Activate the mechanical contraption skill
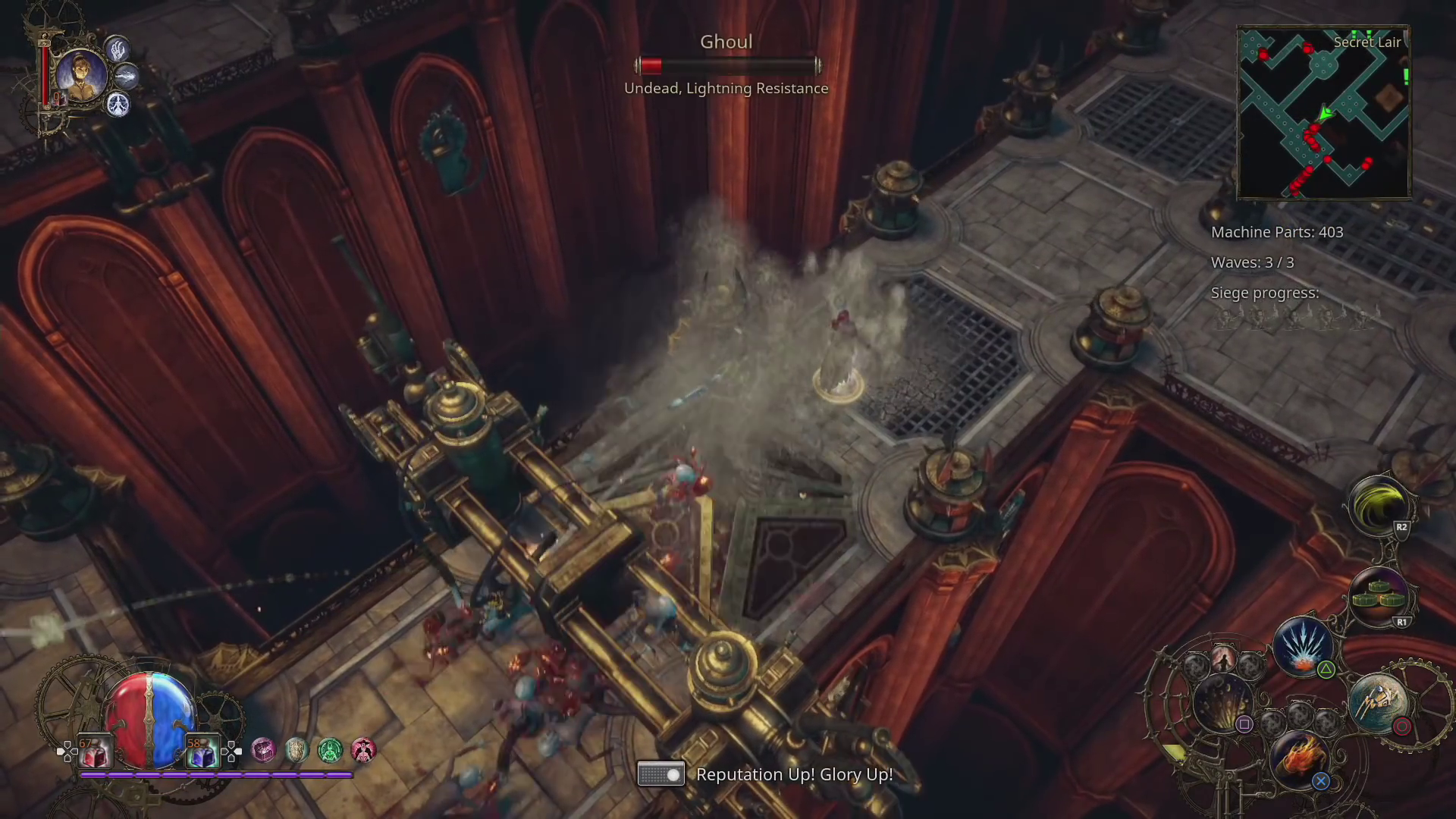 pos(1378,702)
